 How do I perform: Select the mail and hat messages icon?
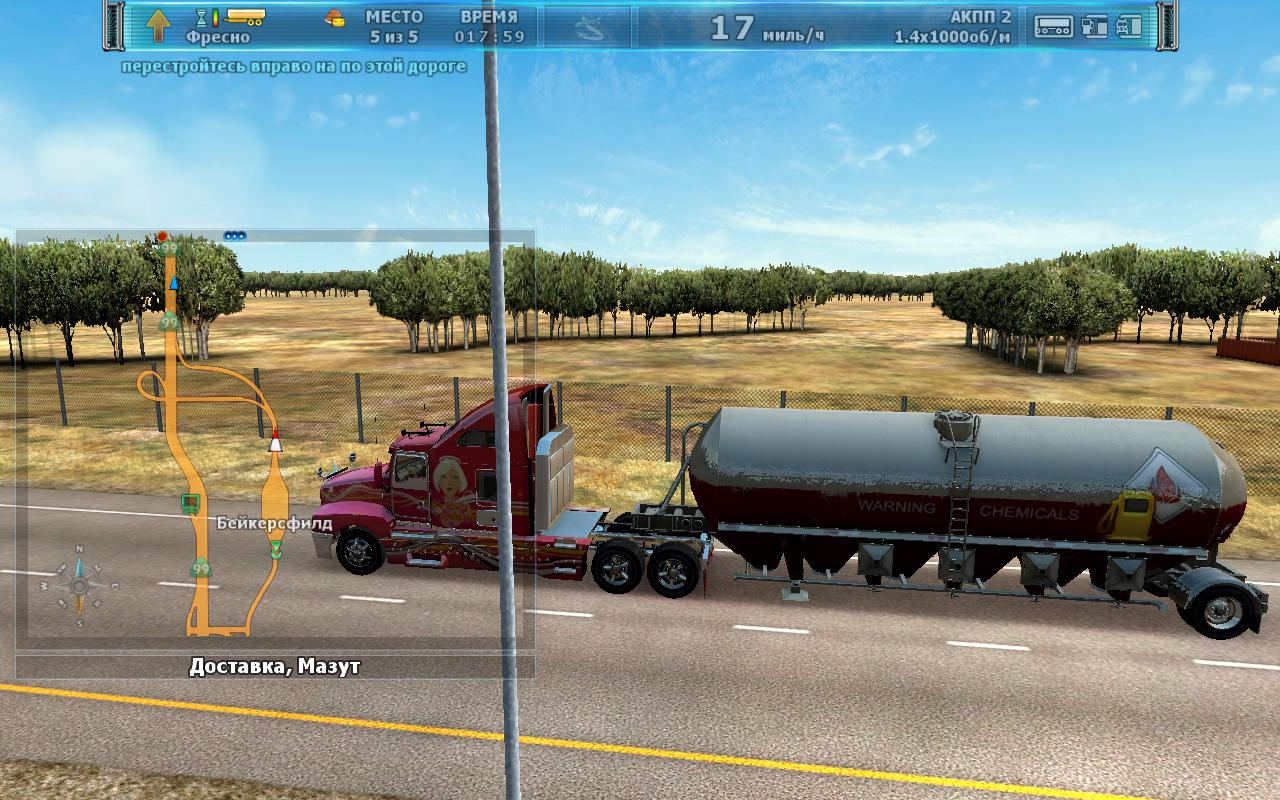pyautogui.click(x=335, y=17)
